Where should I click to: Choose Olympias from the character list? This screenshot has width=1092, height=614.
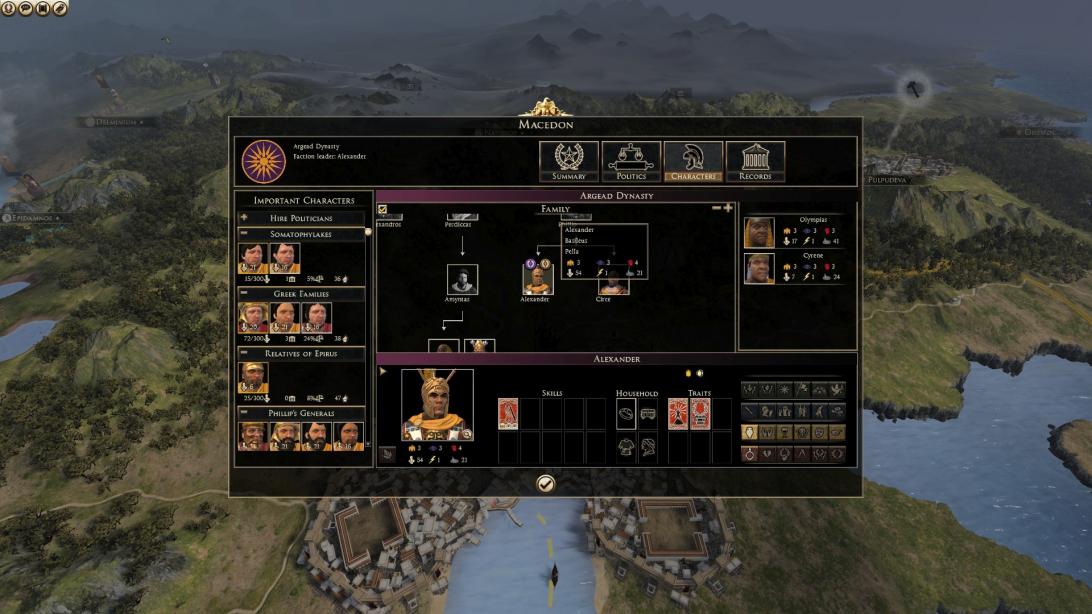[760, 232]
